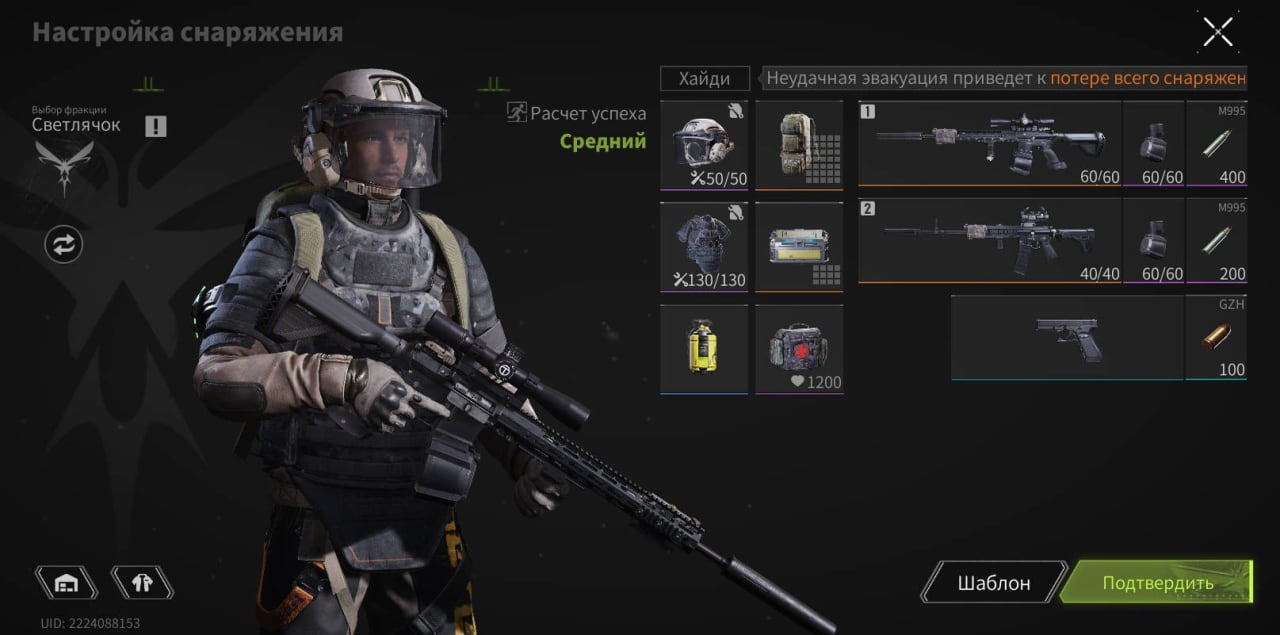The width and height of the screenshot is (1280, 635).
Task: Open the faction info exclamation icon
Action: (155, 126)
